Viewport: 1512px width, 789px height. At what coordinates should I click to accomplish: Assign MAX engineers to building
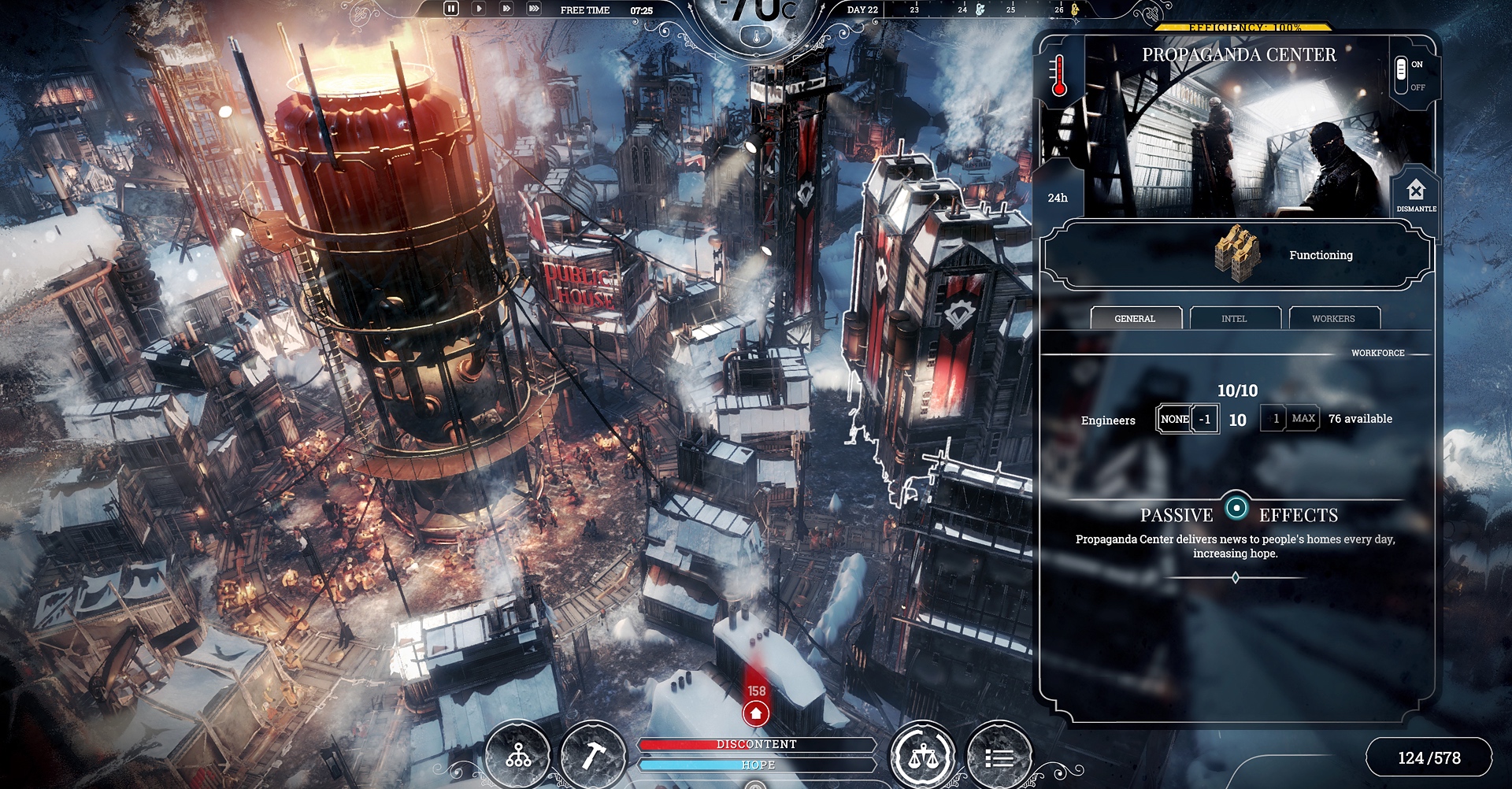coord(1303,419)
